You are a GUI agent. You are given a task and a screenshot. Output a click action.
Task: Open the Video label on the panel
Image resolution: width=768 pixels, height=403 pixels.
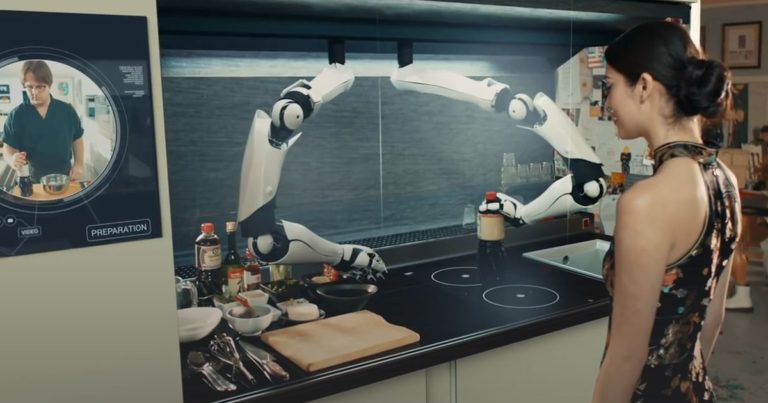coord(30,231)
